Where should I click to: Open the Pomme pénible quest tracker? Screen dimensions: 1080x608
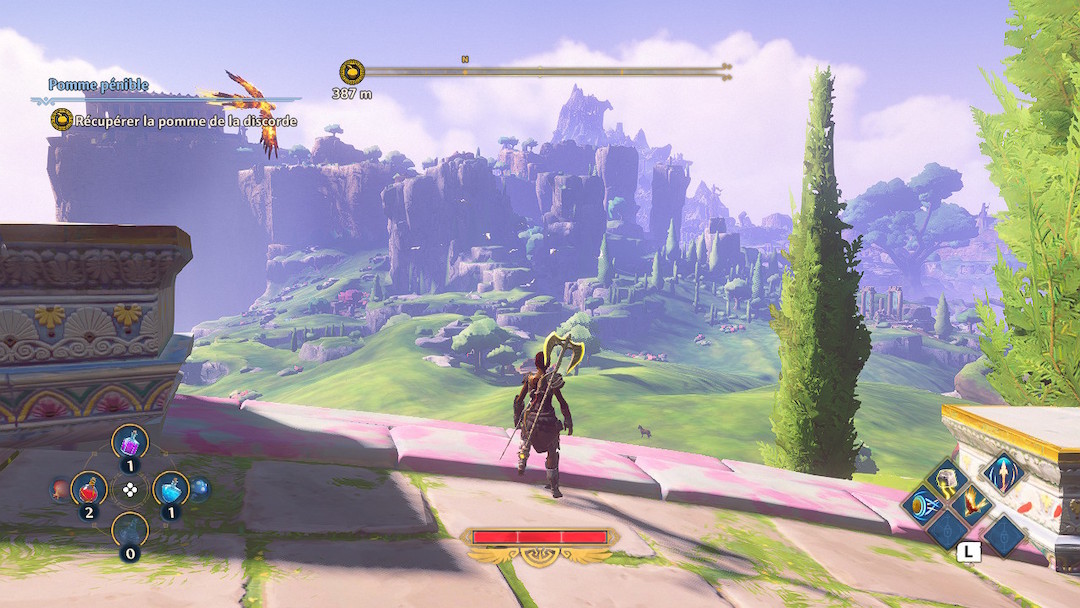(99, 86)
